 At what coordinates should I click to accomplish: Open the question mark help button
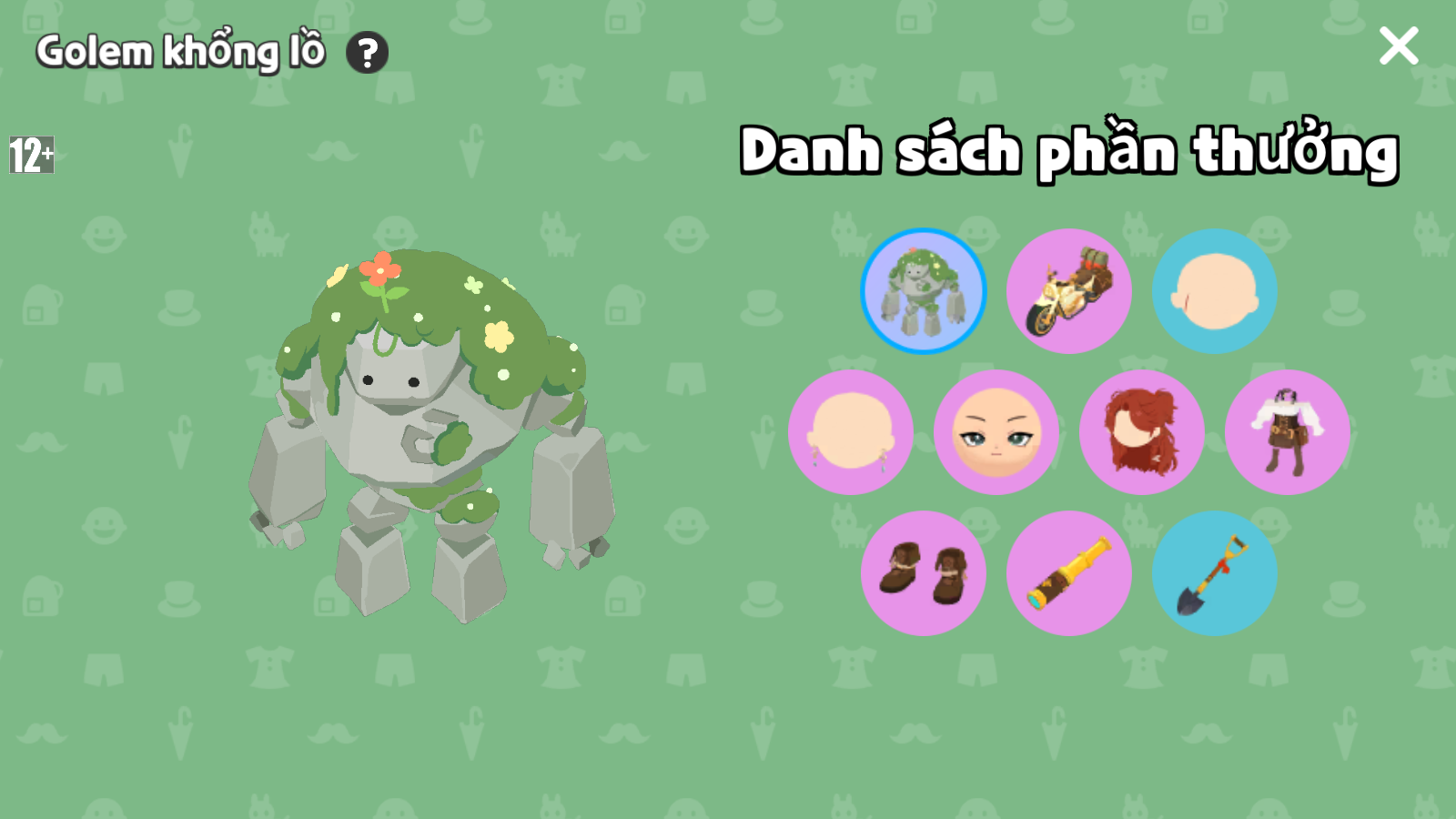(x=368, y=53)
